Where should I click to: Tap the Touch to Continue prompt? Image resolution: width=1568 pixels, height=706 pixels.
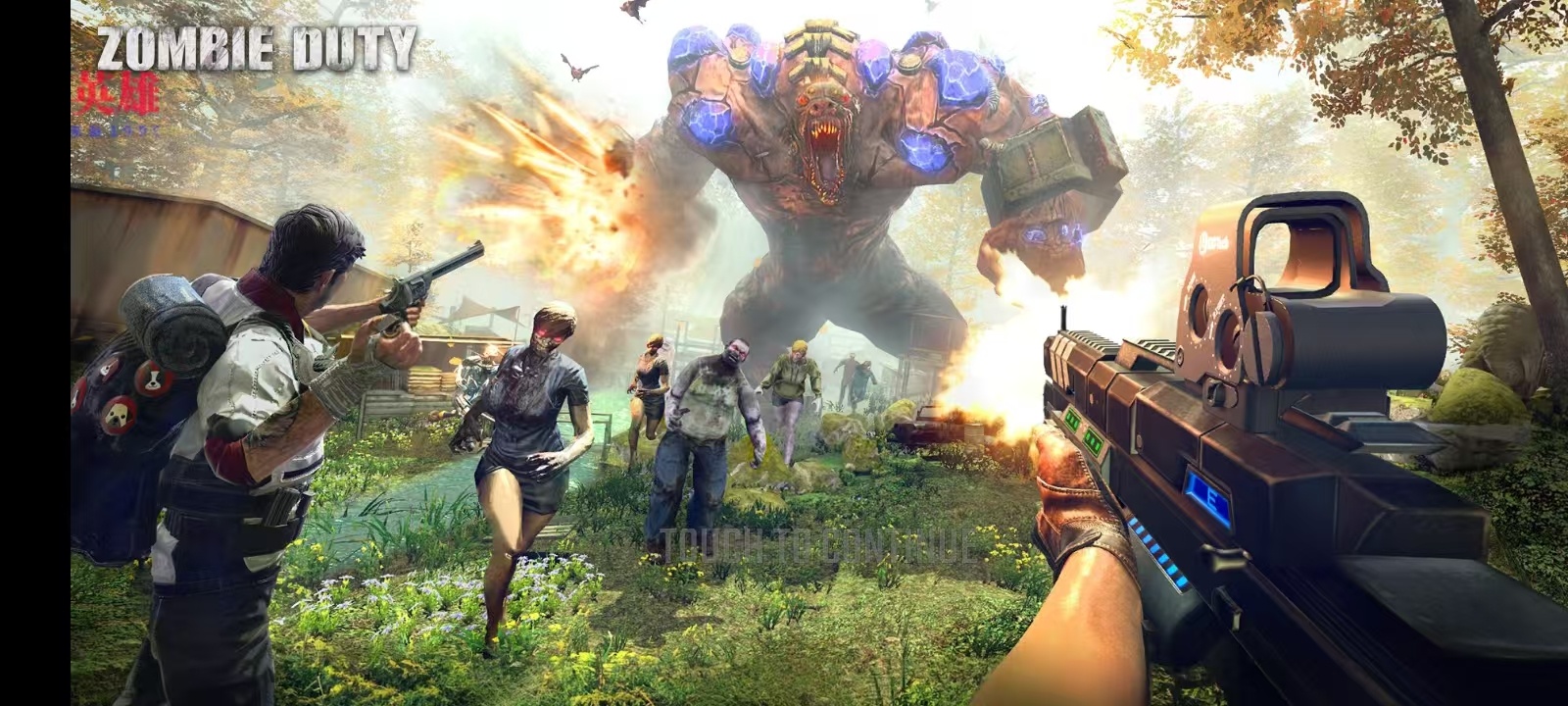pos(818,546)
